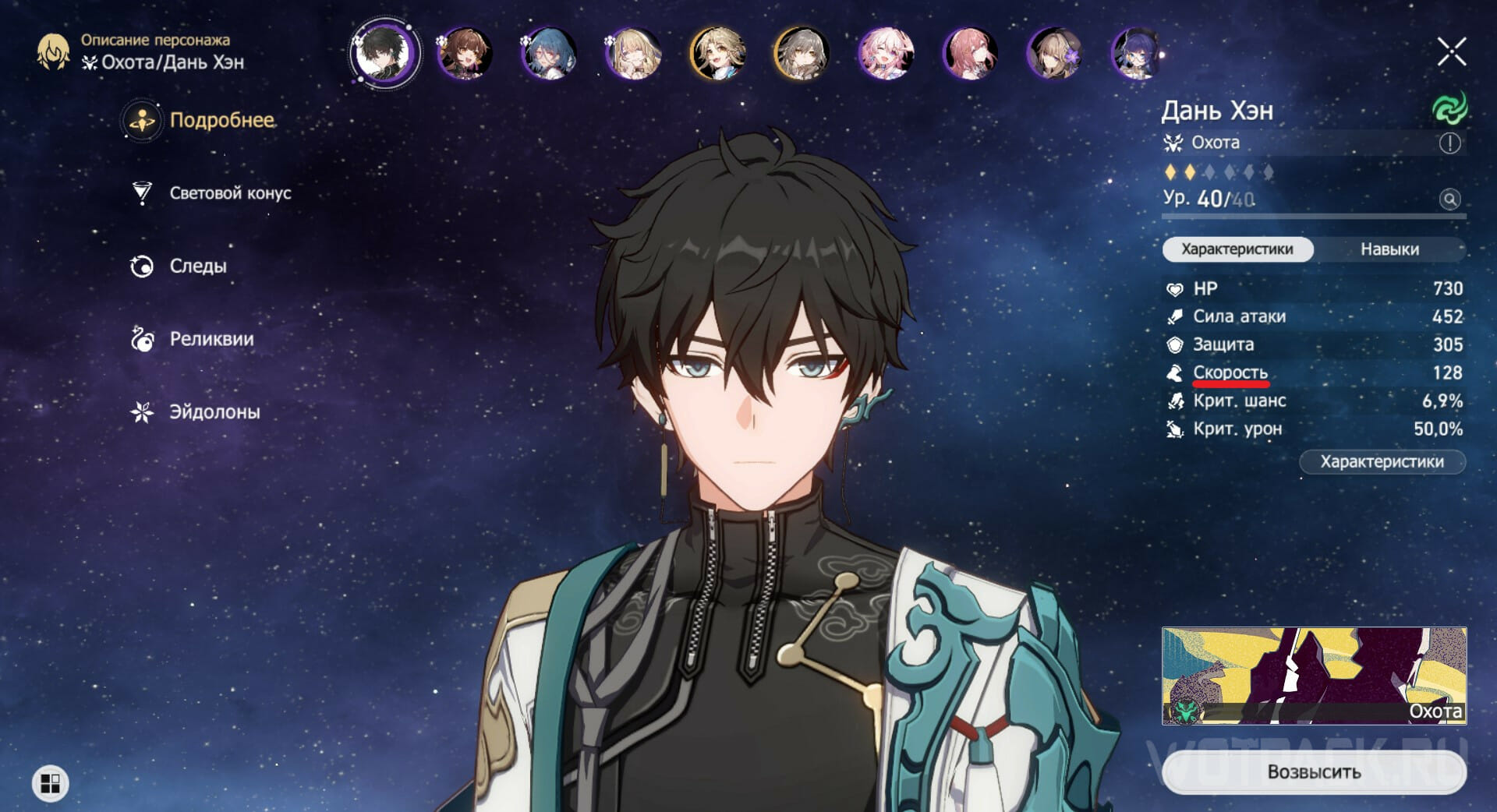Close the character description screen
Viewport: 1497px width, 812px height.
coord(1451,52)
